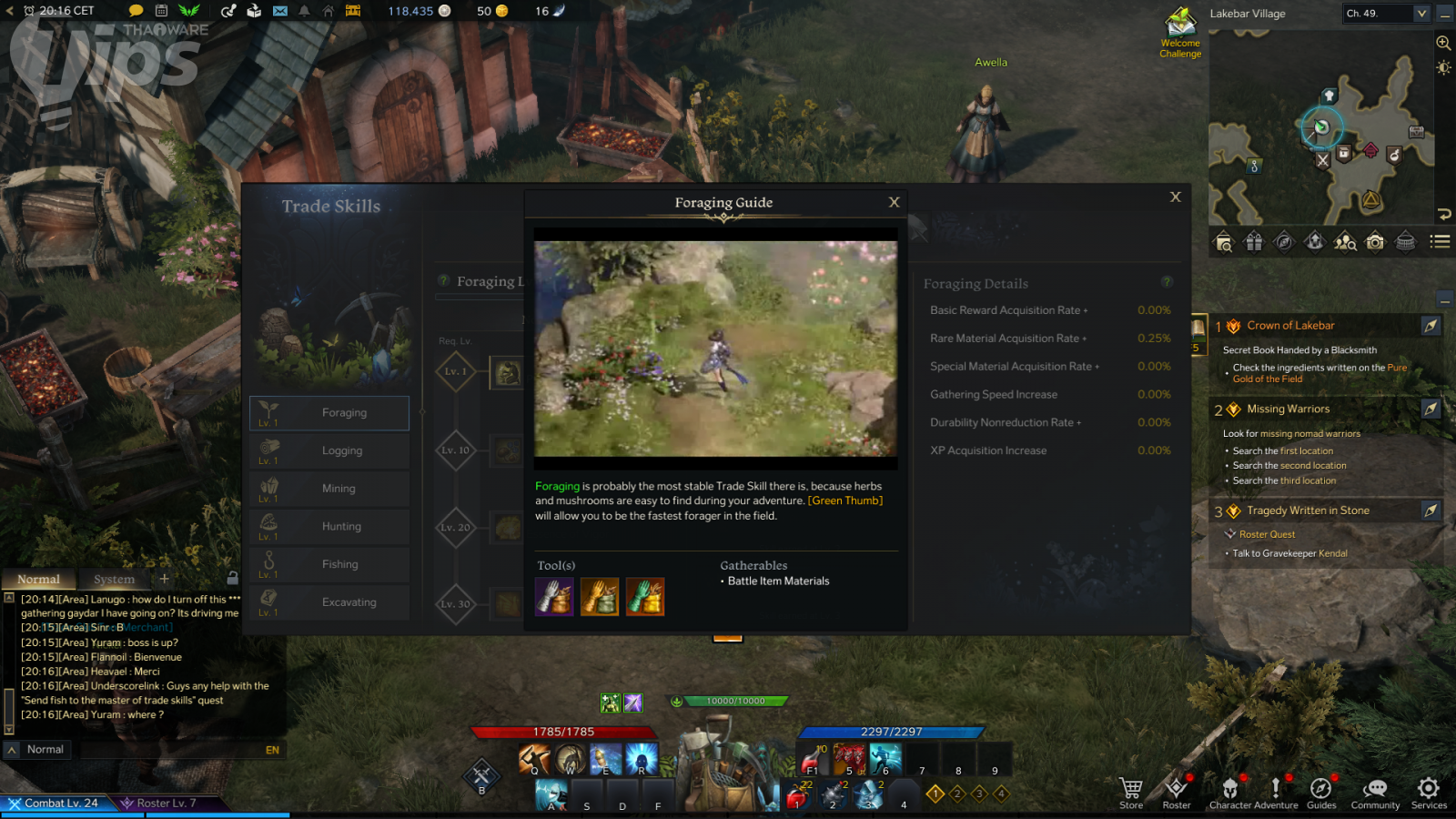The height and width of the screenshot is (819, 1456).
Task: Open the Services menu
Action: (1429, 793)
